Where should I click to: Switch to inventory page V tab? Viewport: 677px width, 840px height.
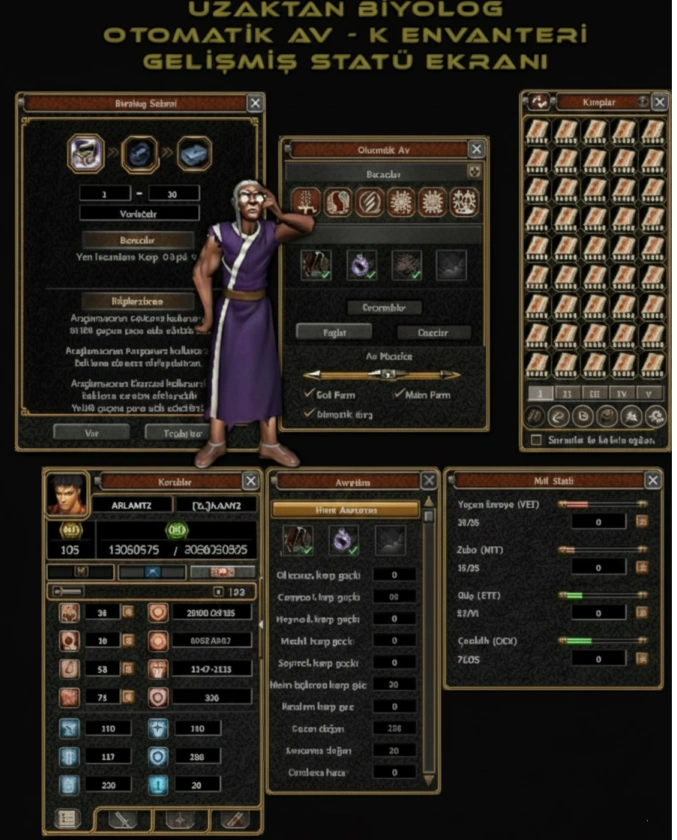pos(648,393)
